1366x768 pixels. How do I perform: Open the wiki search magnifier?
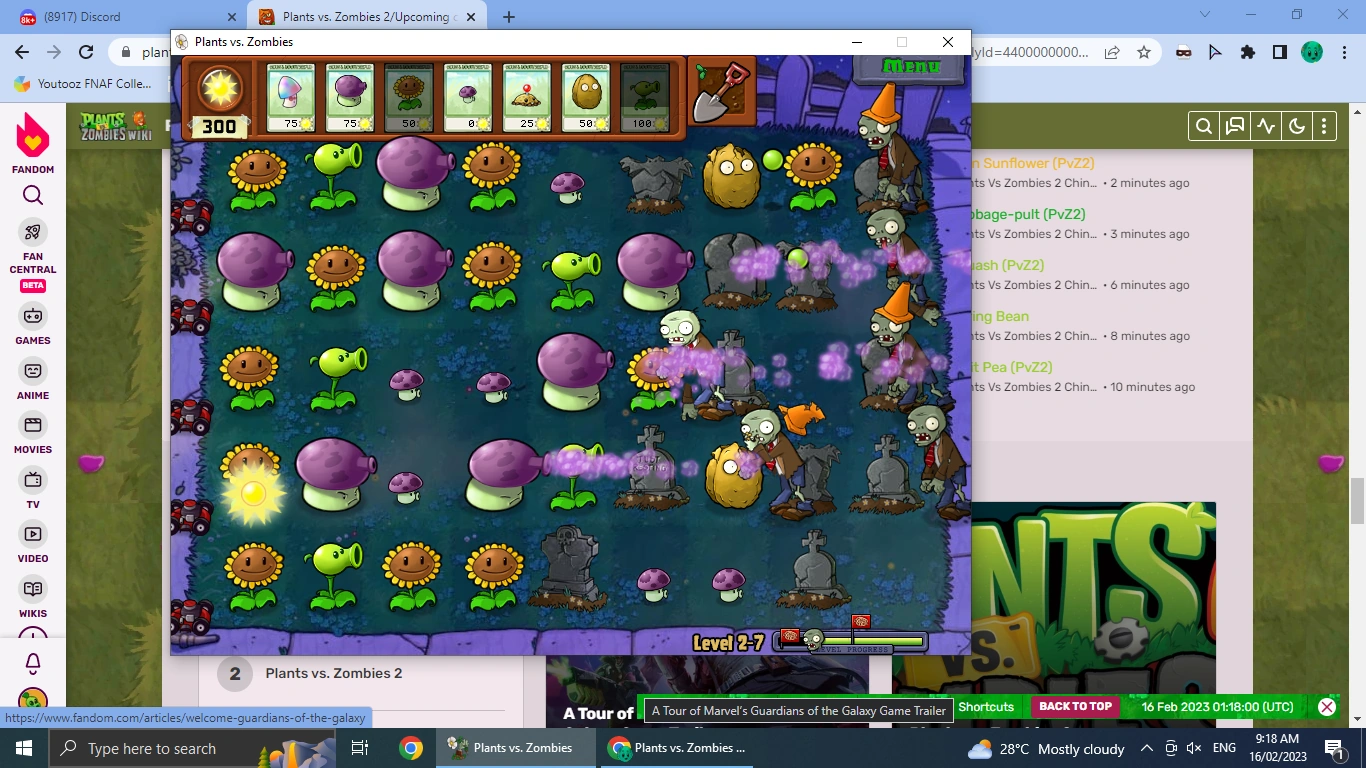click(x=1203, y=126)
